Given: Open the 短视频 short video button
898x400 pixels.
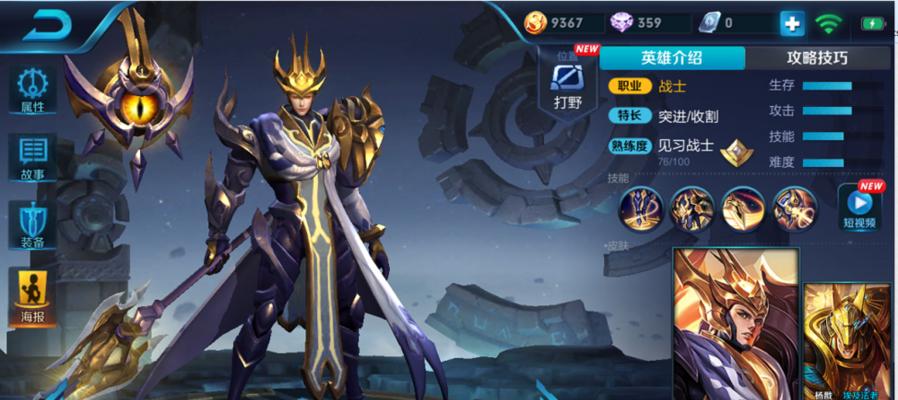Looking at the screenshot, I should (x=859, y=207).
